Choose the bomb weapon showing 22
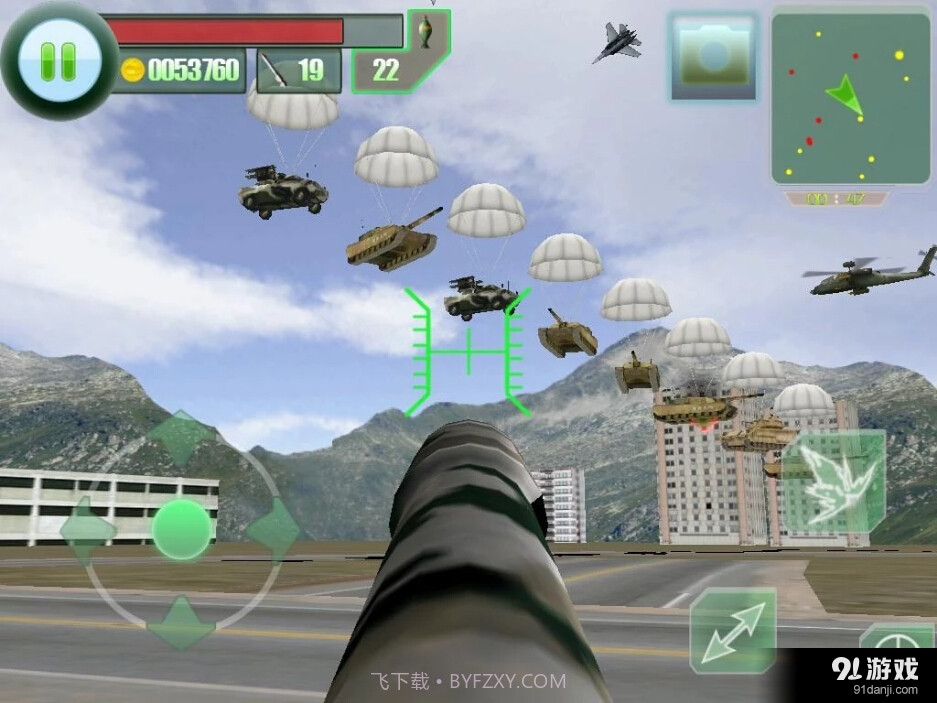 coord(398,62)
